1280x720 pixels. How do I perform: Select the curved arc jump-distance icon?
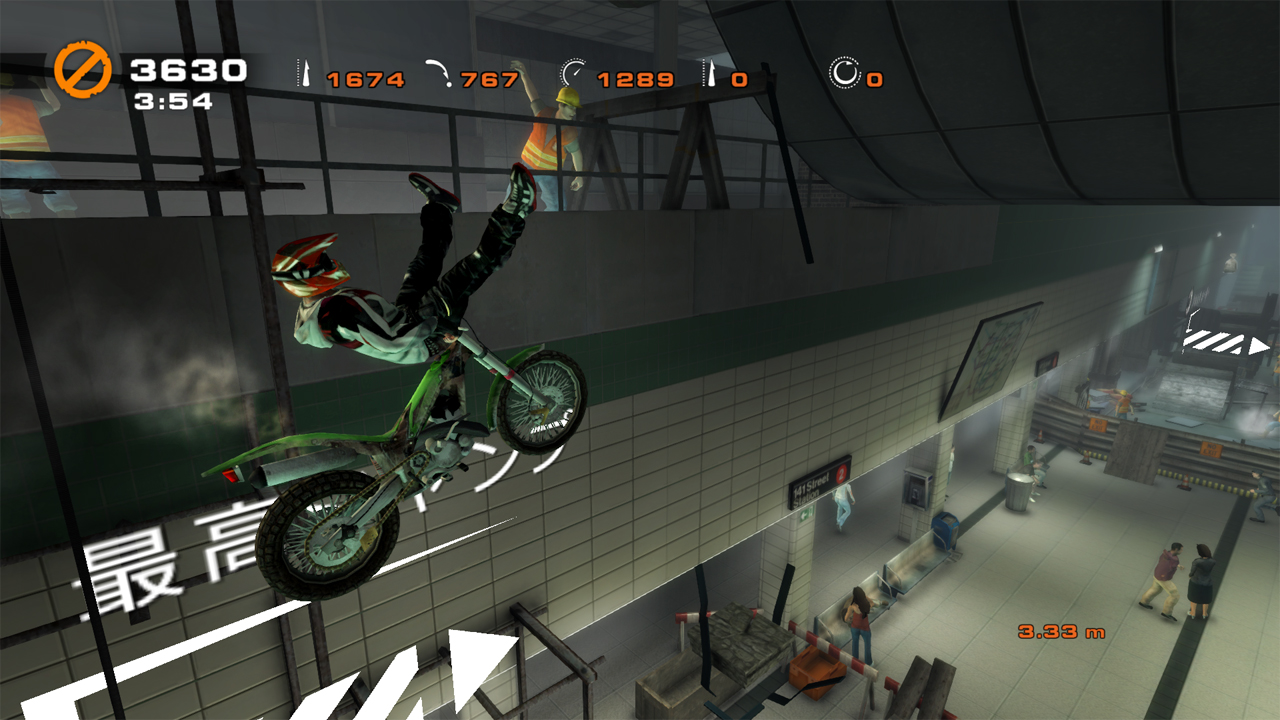[438, 74]
